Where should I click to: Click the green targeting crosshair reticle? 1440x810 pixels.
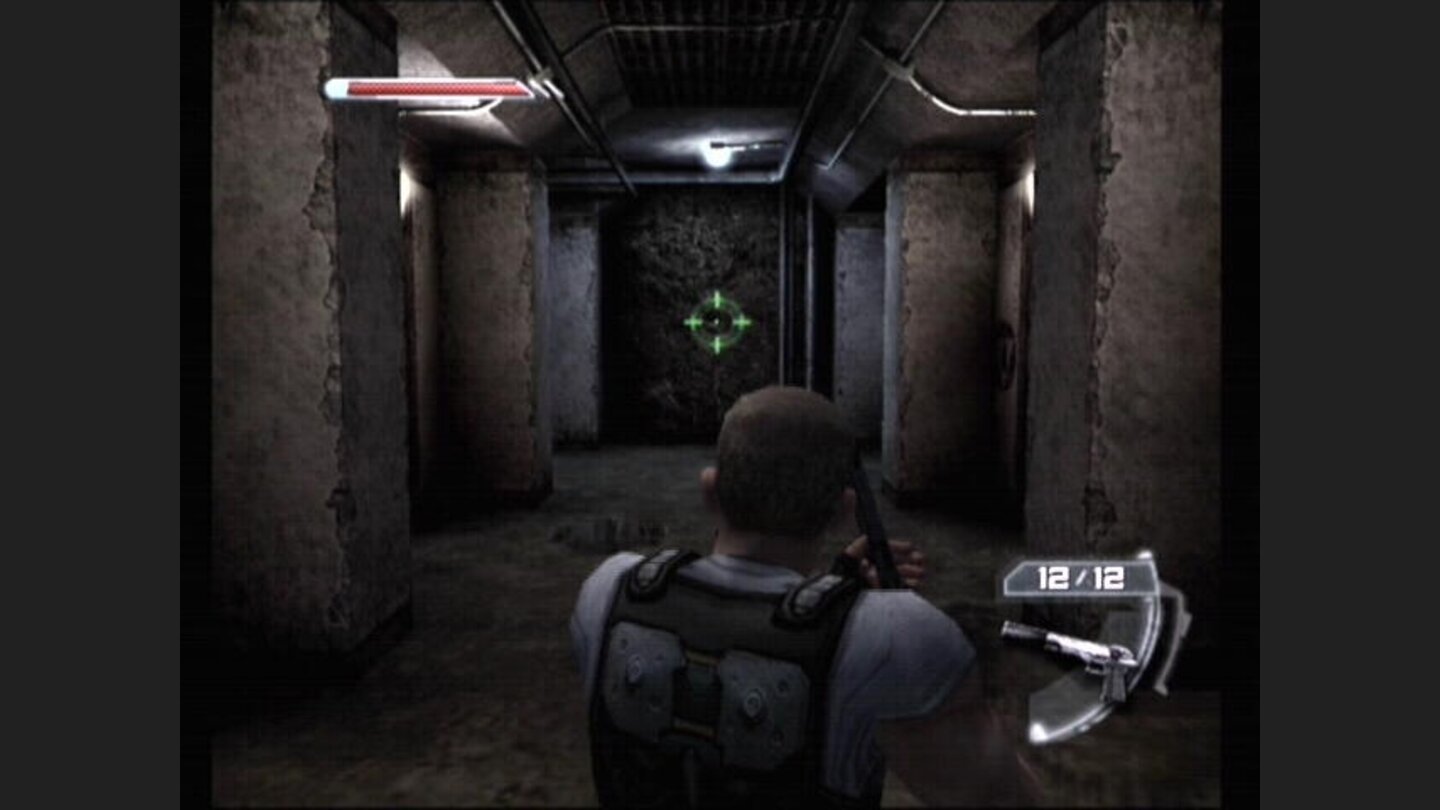coord(716,322)
